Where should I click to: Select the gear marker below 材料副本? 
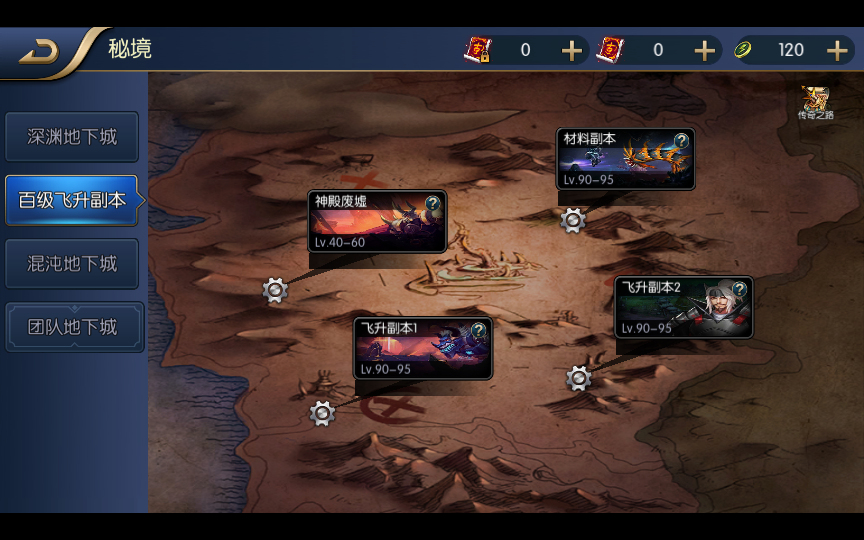tap(573, 220)
